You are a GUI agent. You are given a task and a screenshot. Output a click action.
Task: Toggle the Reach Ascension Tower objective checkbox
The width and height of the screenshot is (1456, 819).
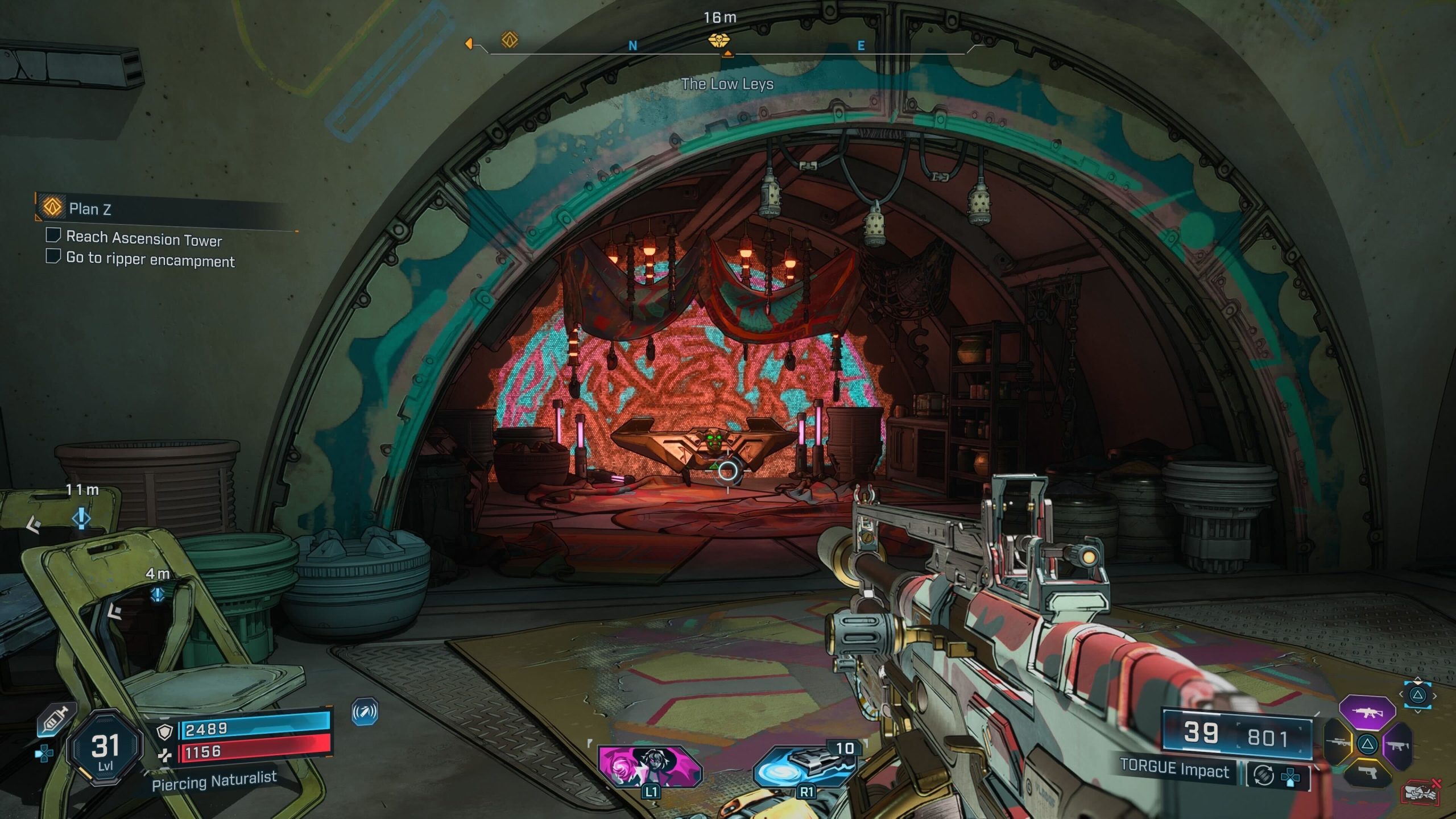tap(53, 235)
